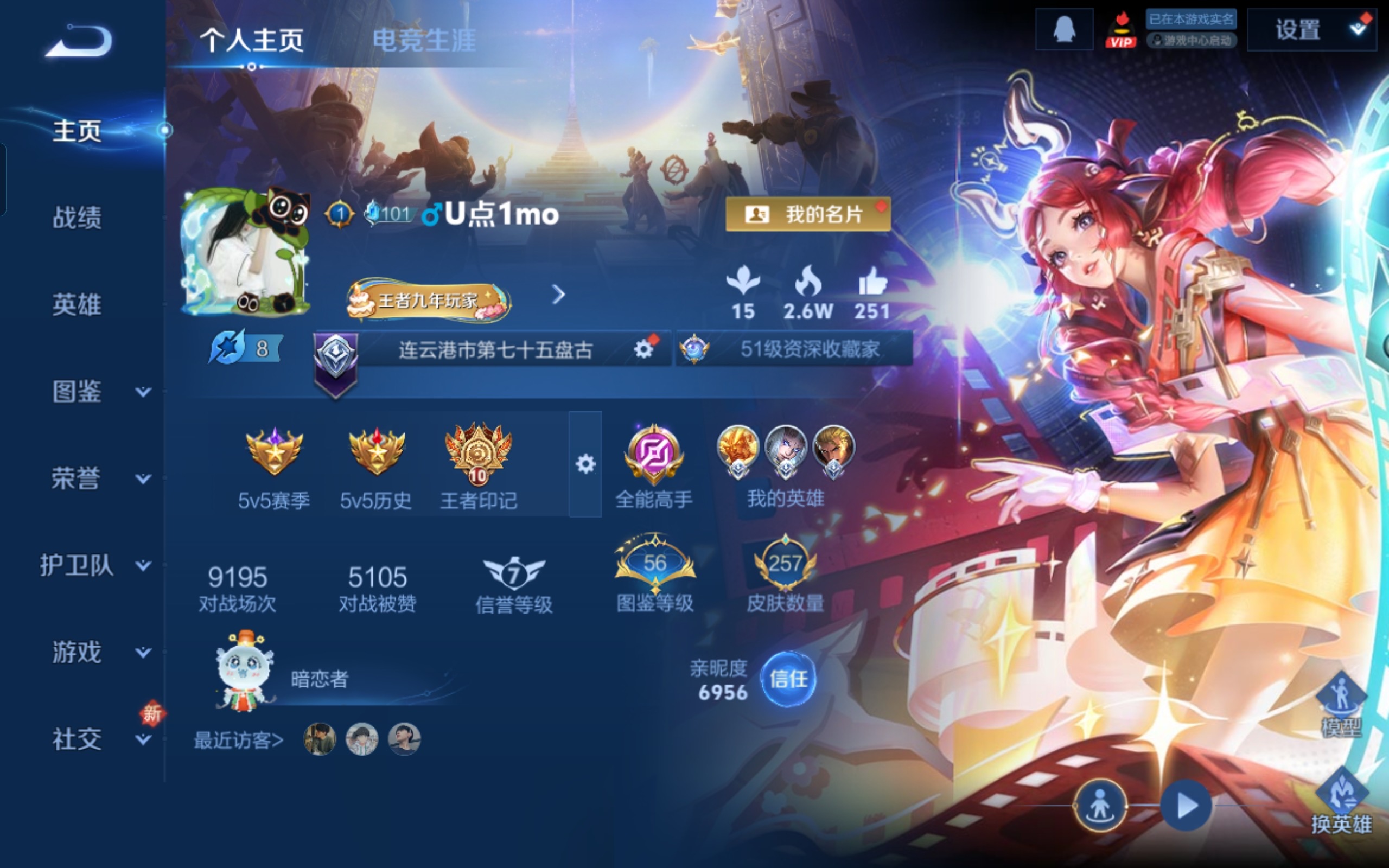This screenshot has height=868, width=1389.
Task: Click the VIP flame icon
Action: (x=1122, y=30)
